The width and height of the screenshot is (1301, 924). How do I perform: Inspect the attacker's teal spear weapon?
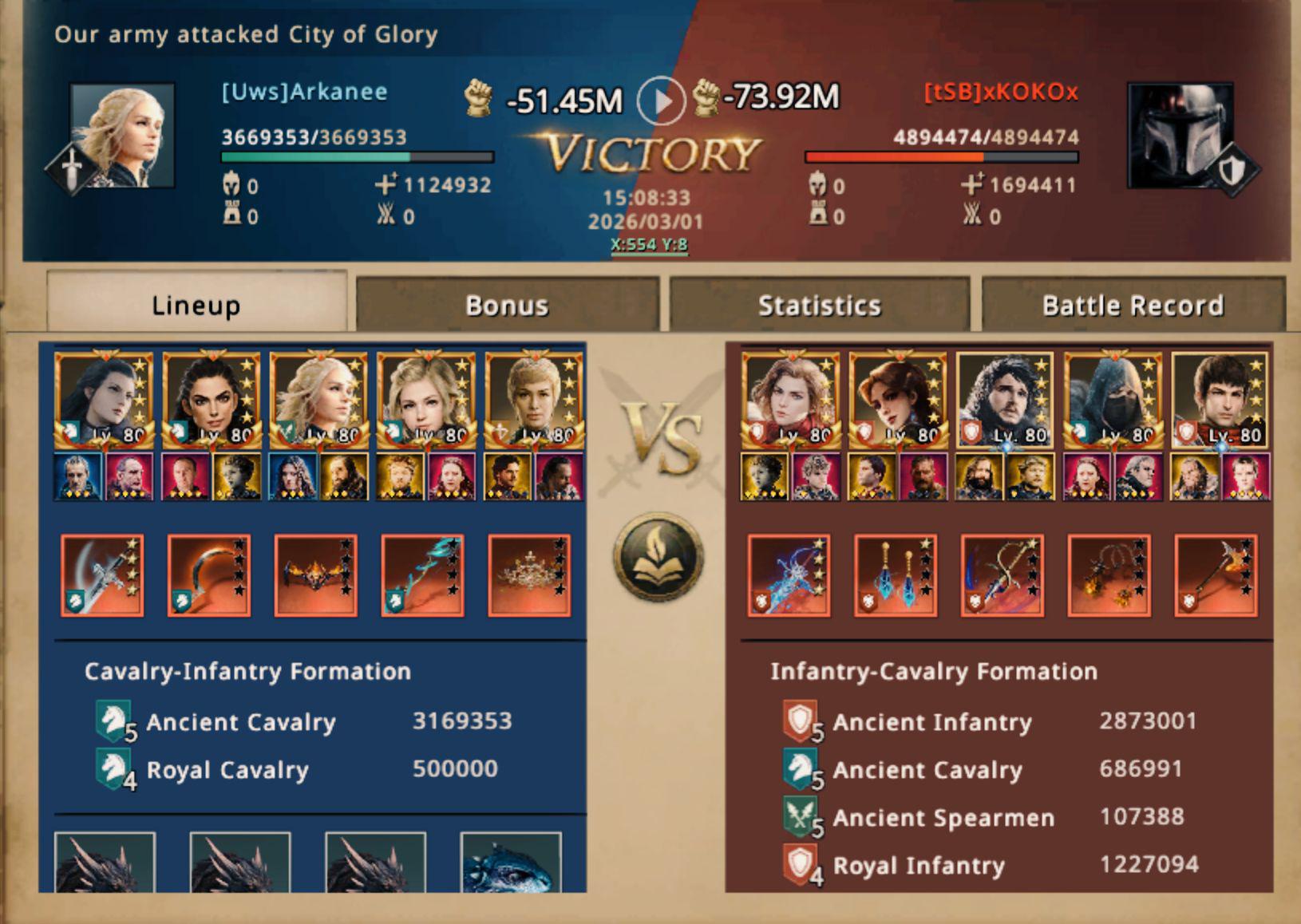[x=423, y=575]
